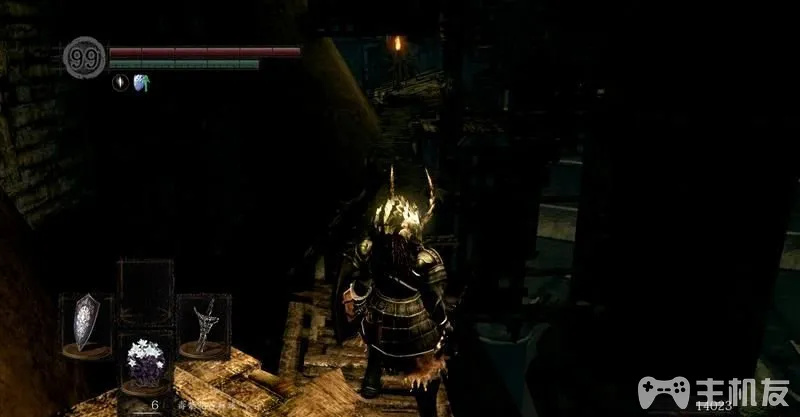Select the crest shield in the left-hand slot
This screenshot has width=800, height=417.
tap(86, 324)
